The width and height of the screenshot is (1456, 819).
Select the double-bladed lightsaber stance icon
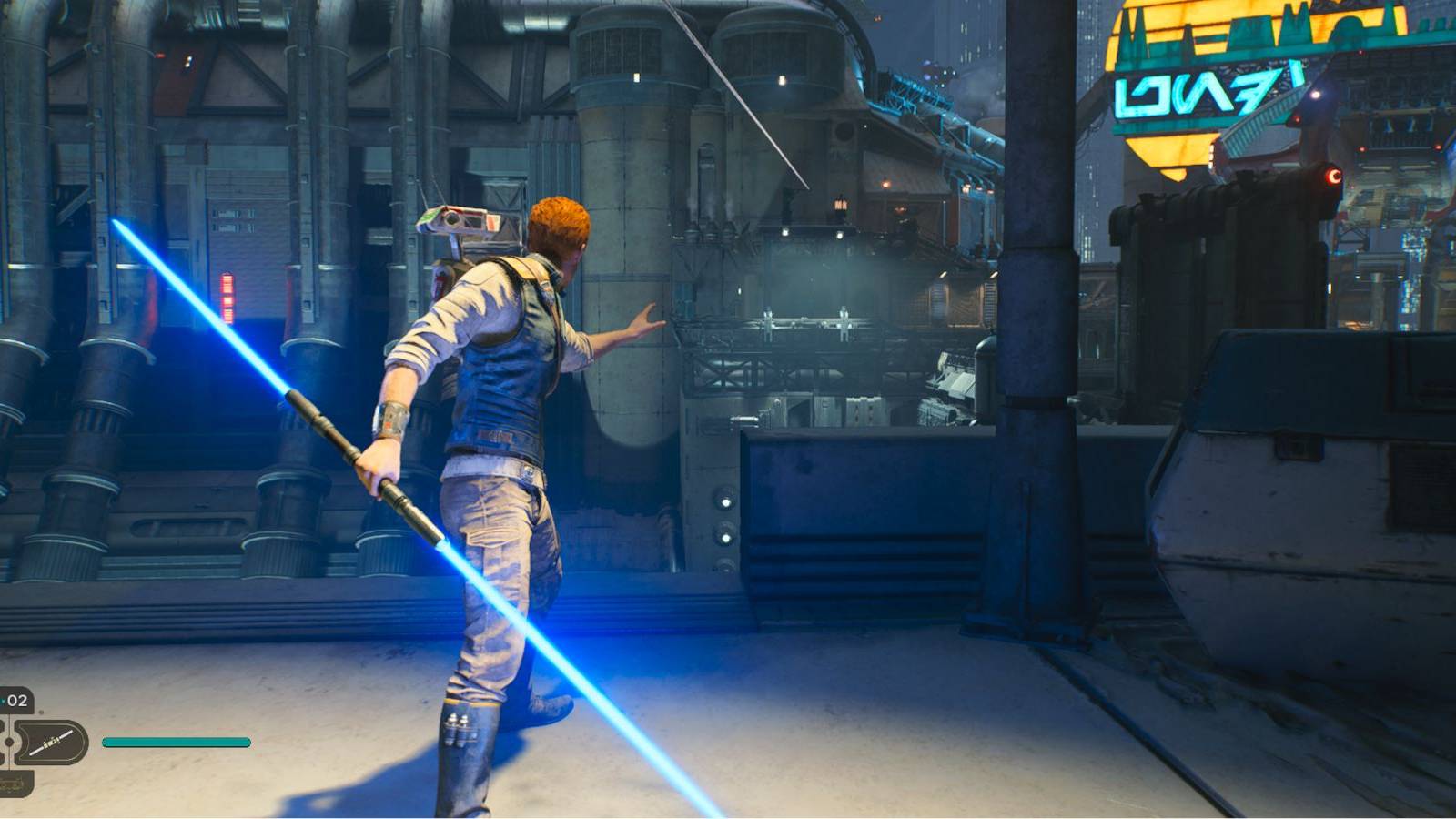50,742
